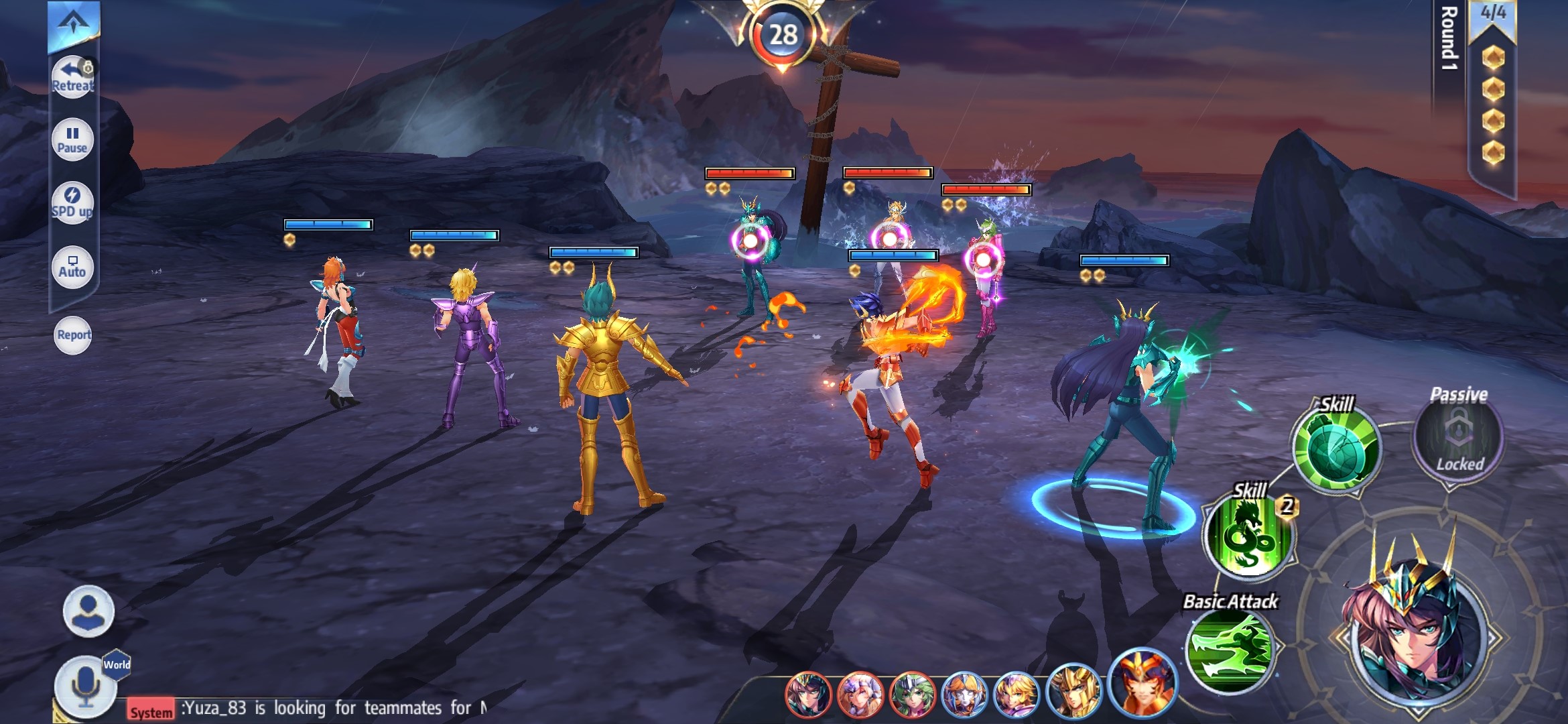Switch the World chat channel badge
The width and height of the screenshot is (1568, 724).
117,664
